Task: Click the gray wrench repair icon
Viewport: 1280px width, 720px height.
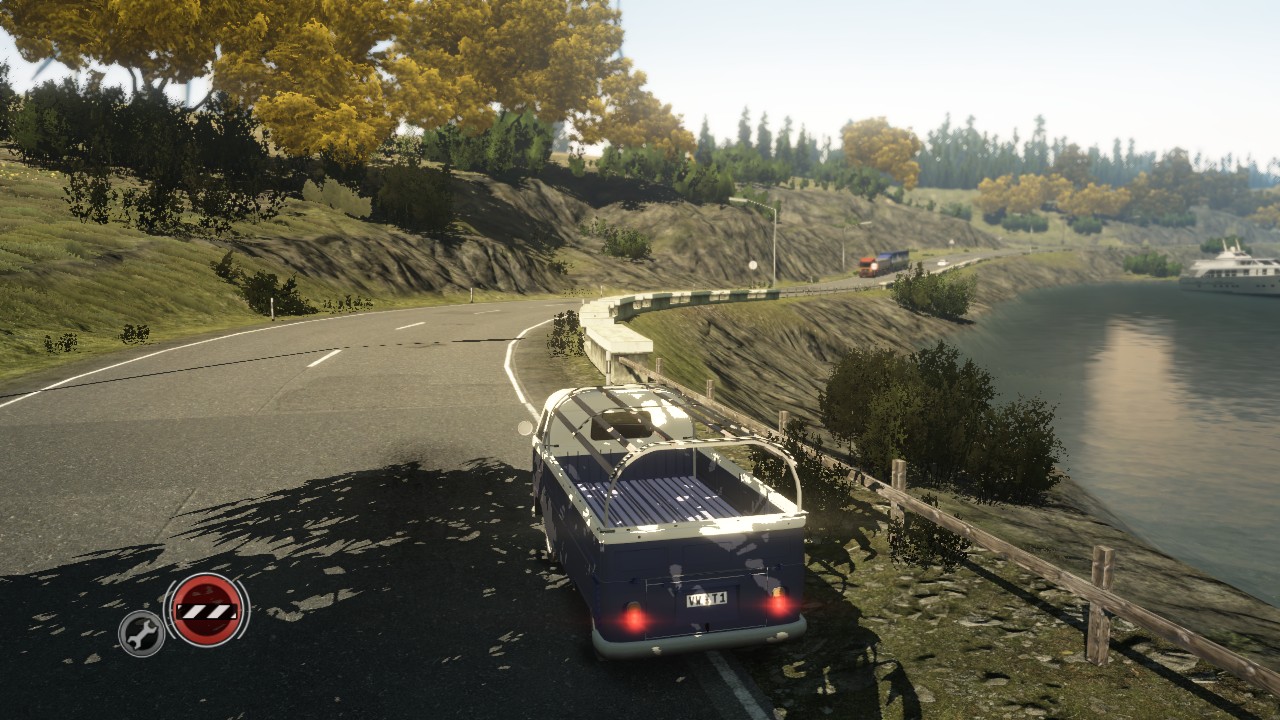Action: pyautogui.click(x=142, y=632)
